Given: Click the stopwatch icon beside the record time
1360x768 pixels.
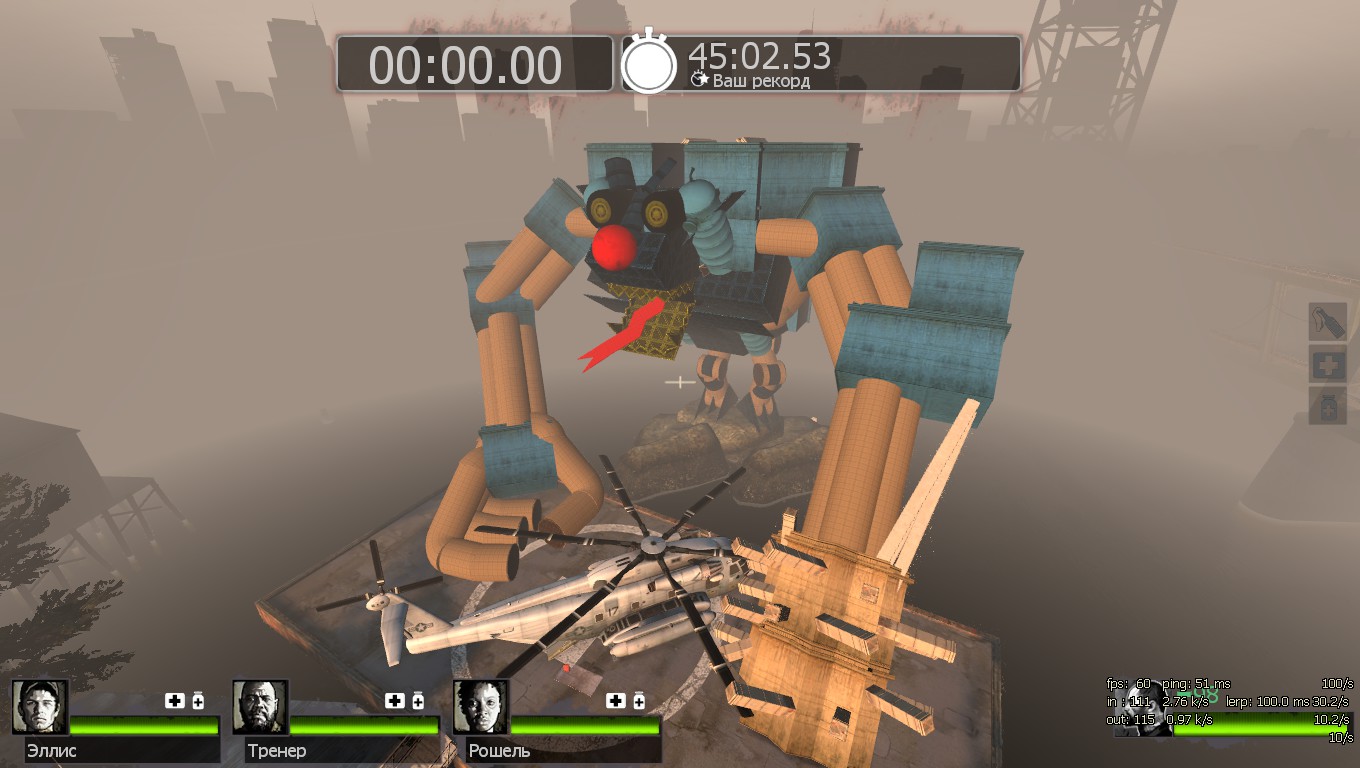Looking at the screenshot, I should click(649, 63).
